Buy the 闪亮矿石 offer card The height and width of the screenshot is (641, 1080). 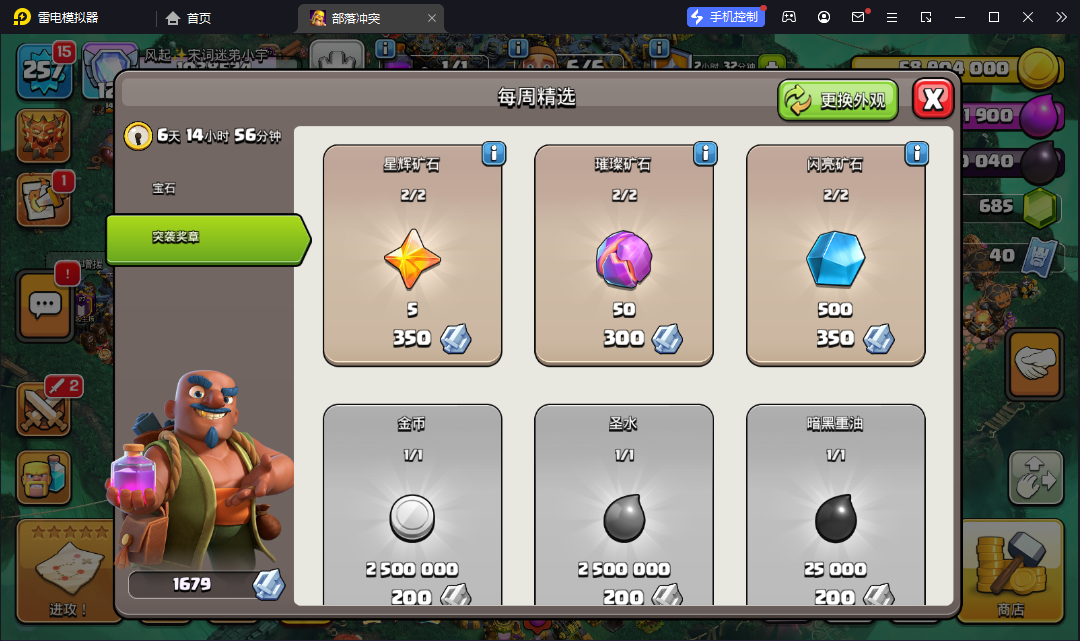coord(835,255)
